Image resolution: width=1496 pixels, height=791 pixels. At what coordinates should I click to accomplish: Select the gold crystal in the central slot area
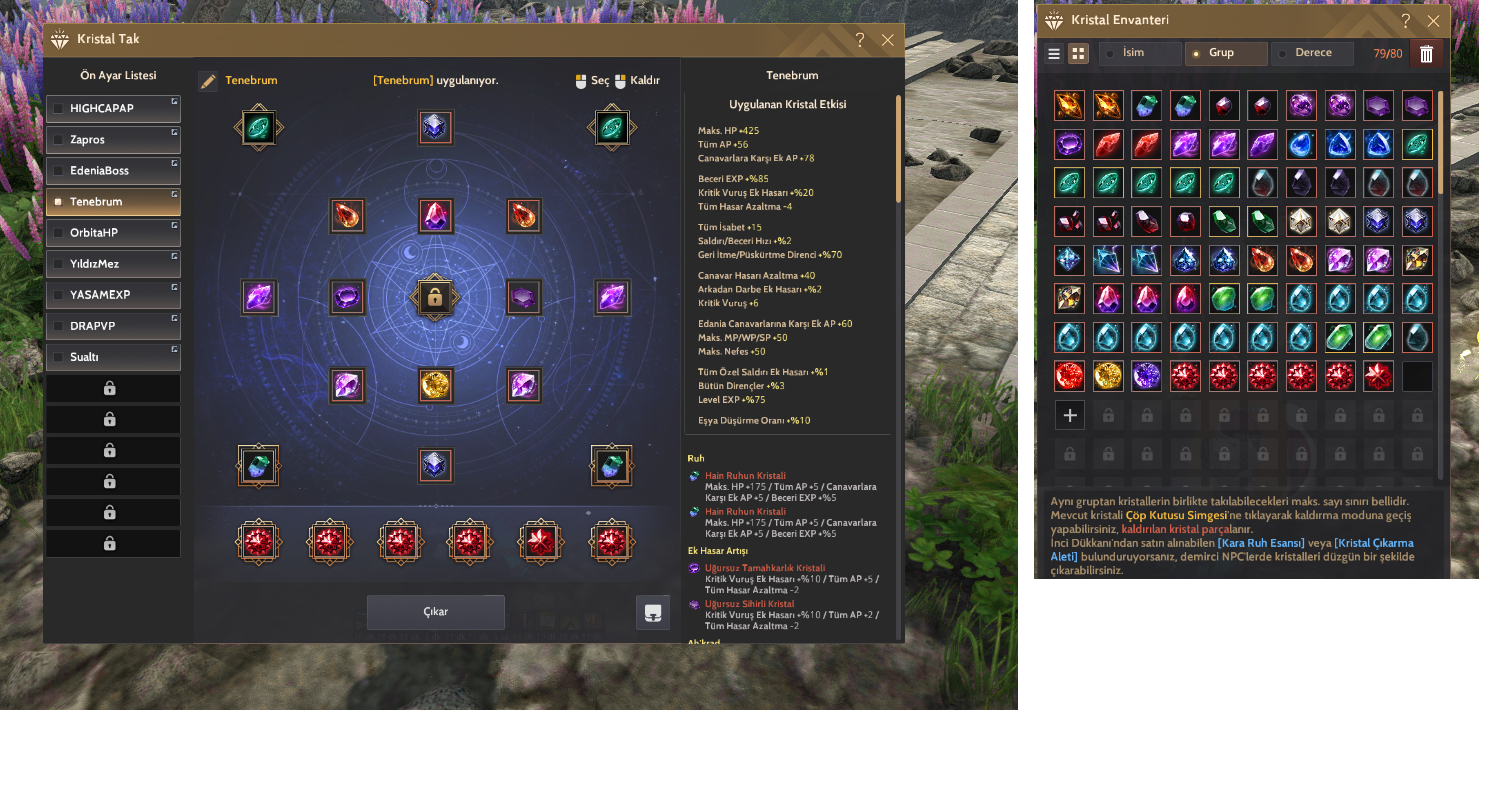pos(435,385)
